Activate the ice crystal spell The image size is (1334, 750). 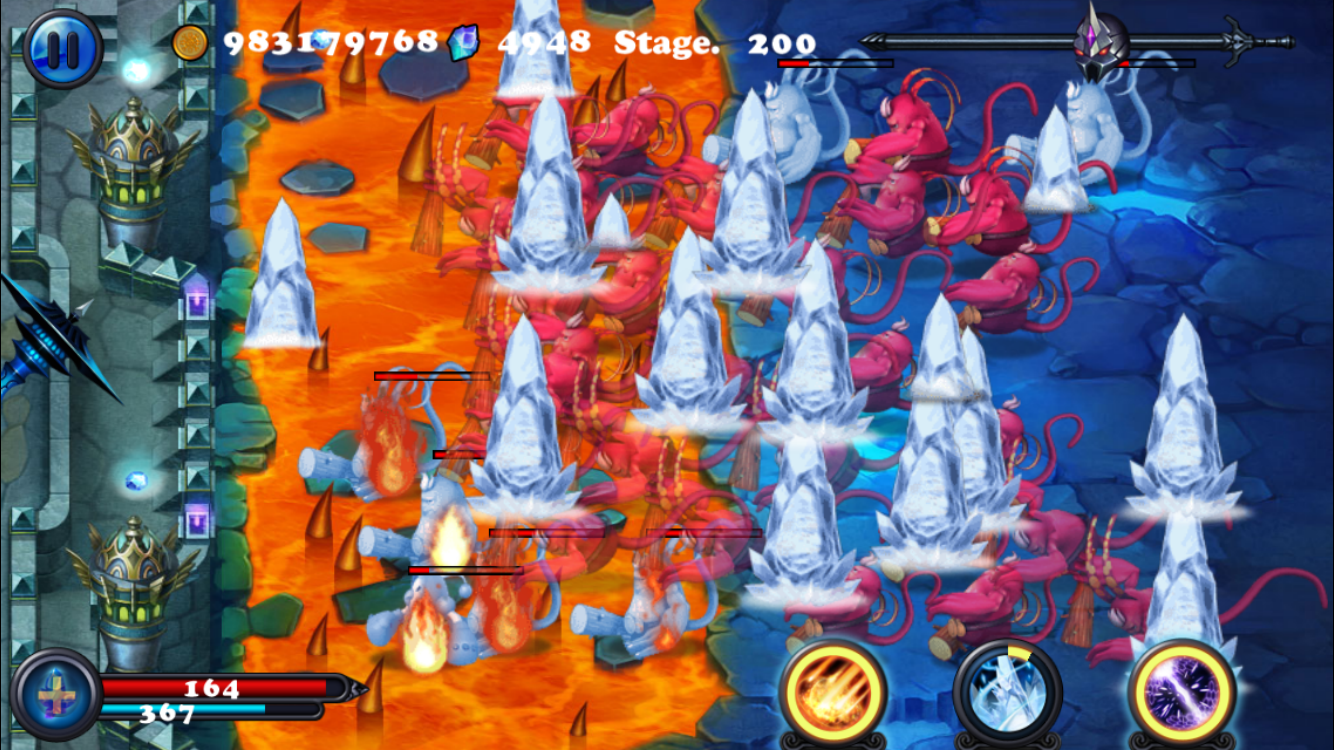(x=1006, y=690)
